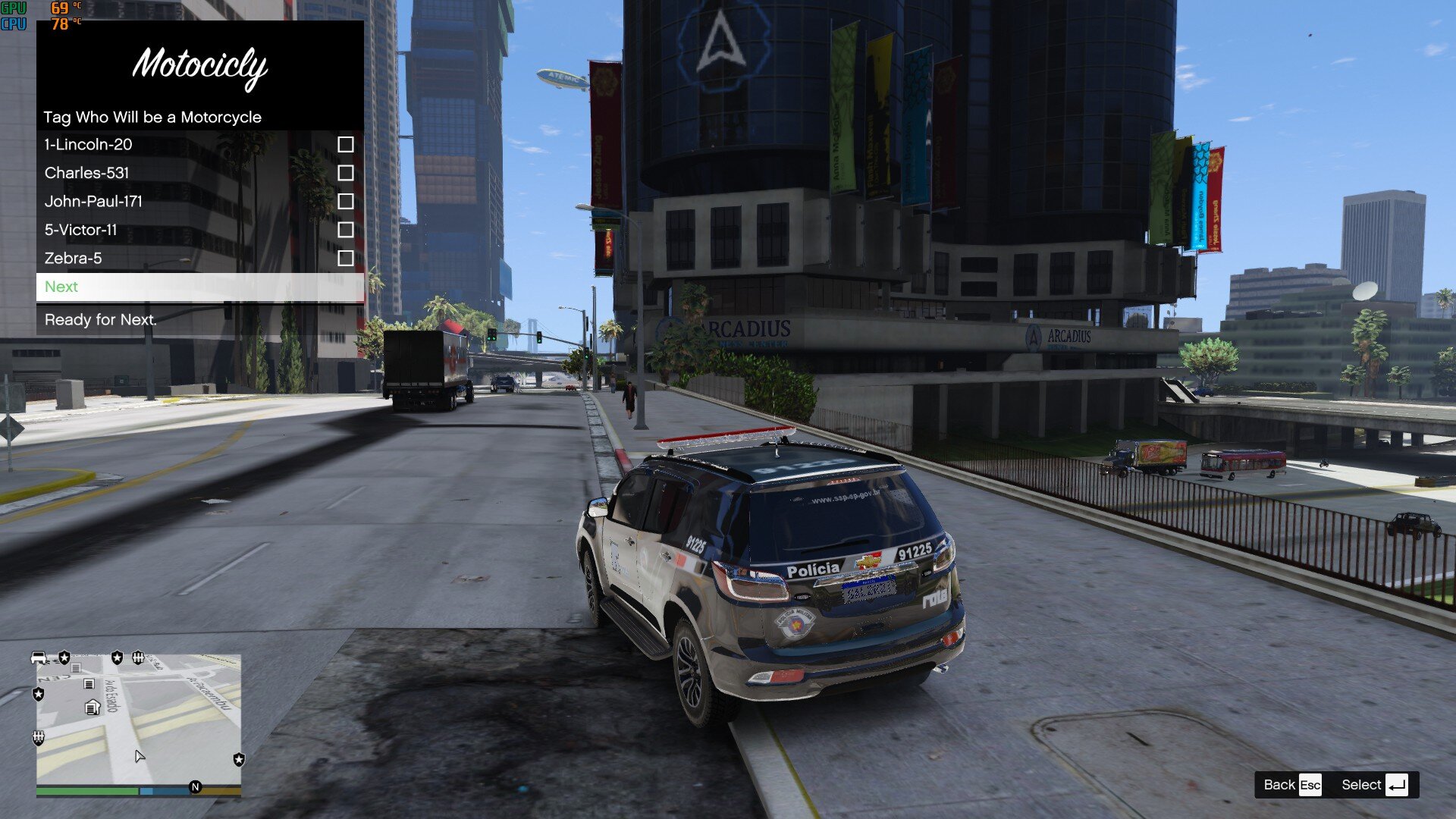This screenshot has height=819, width=1456.
Task: Tick the 1-Lincoln-20 checkbox
Action: click(x=345, y=144)
